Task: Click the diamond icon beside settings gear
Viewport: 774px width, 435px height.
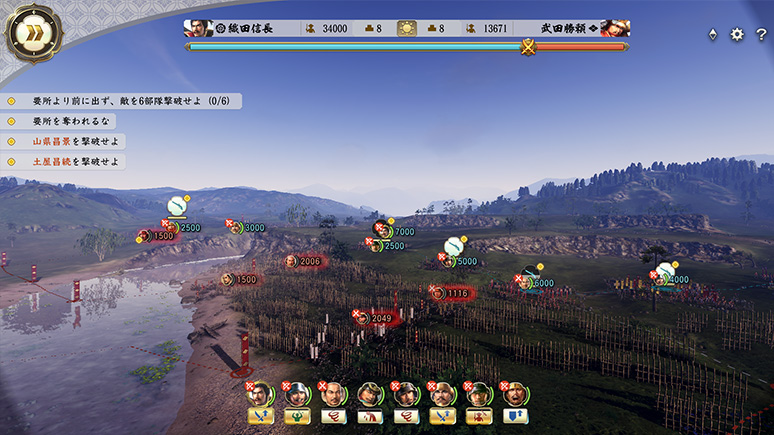Action: (x=712, y=34)
